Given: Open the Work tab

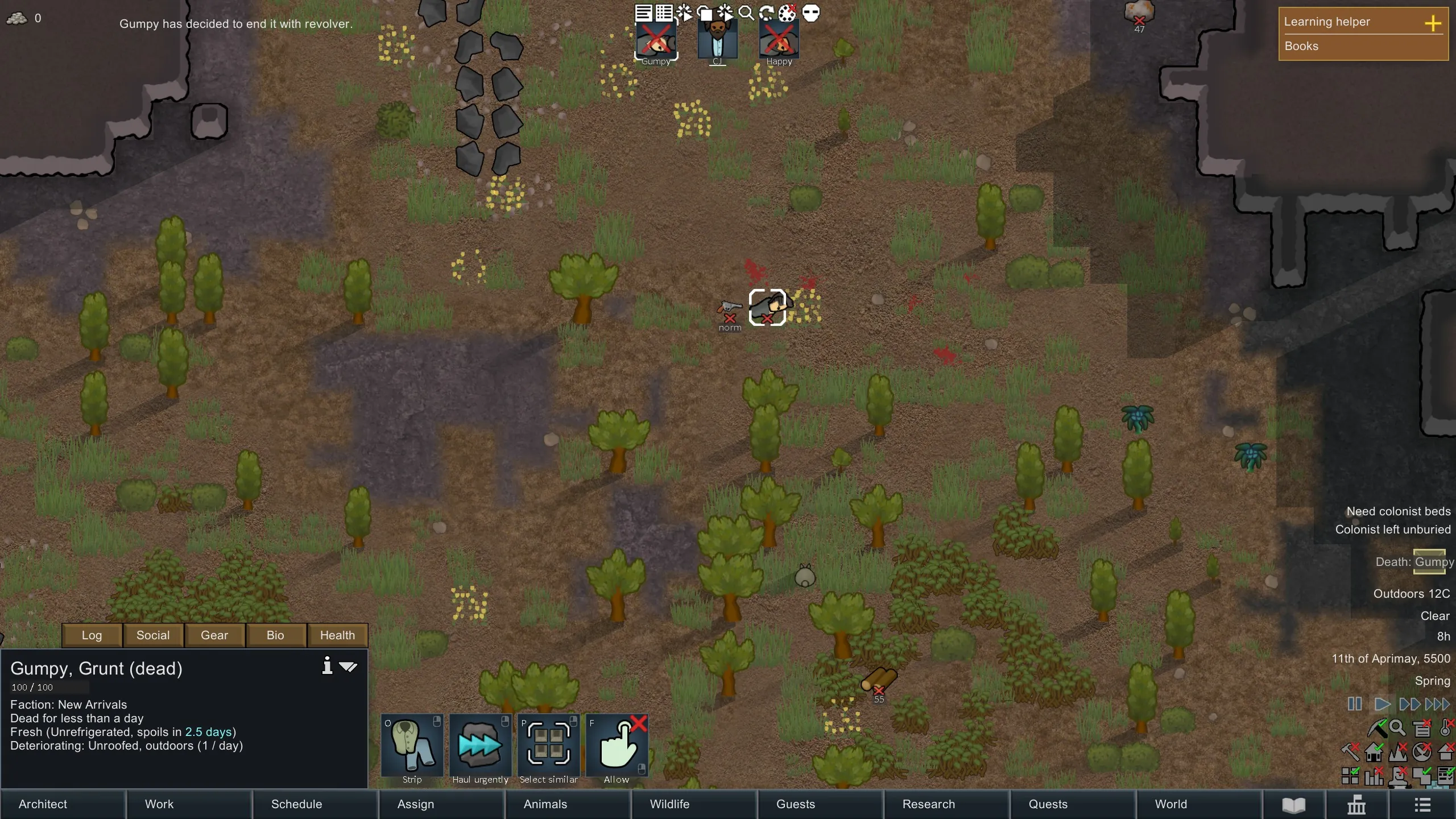Looking at the screenshot, I should 189,804.
